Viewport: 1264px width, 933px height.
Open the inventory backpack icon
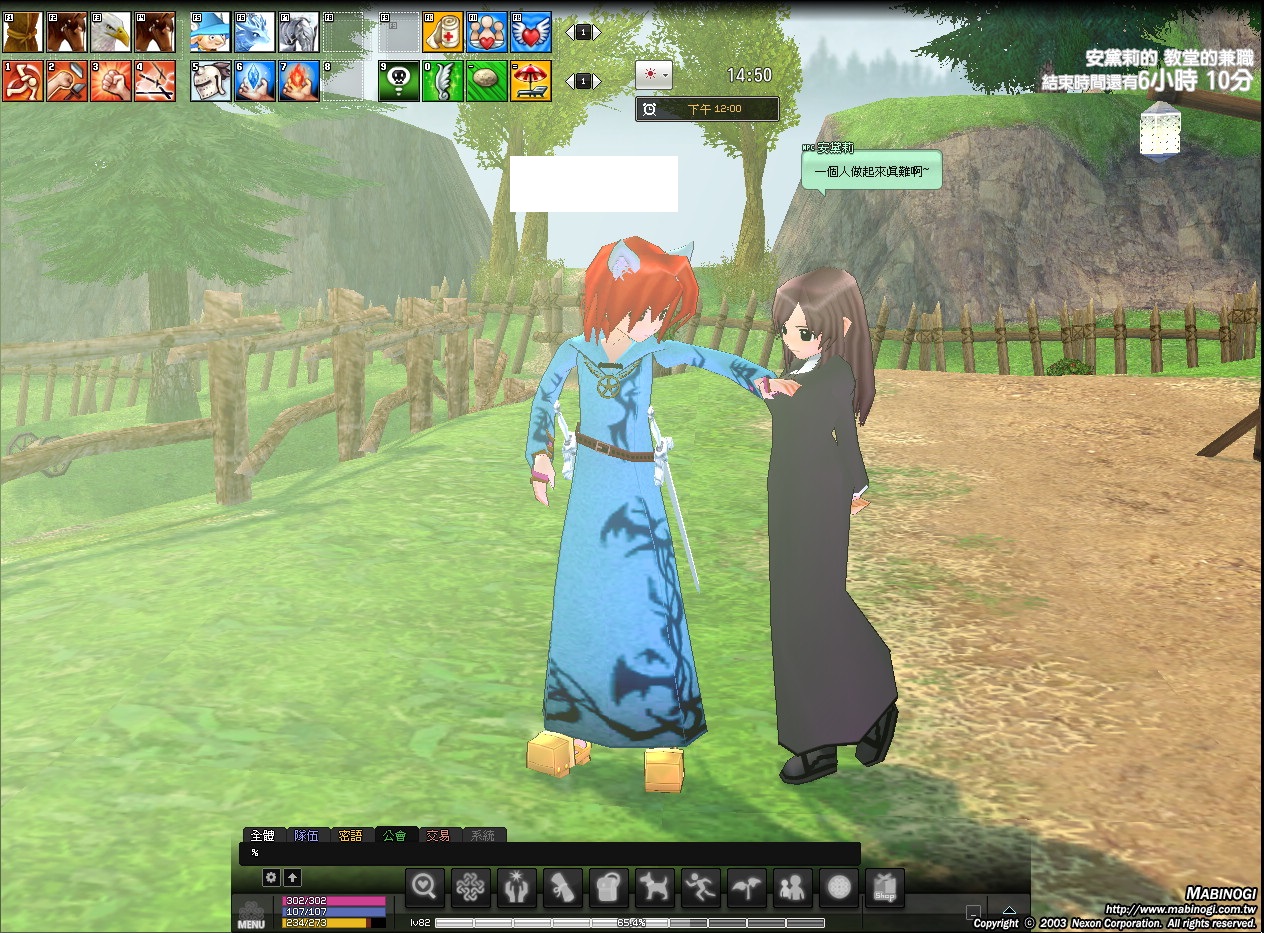click(x=608, y=887)
